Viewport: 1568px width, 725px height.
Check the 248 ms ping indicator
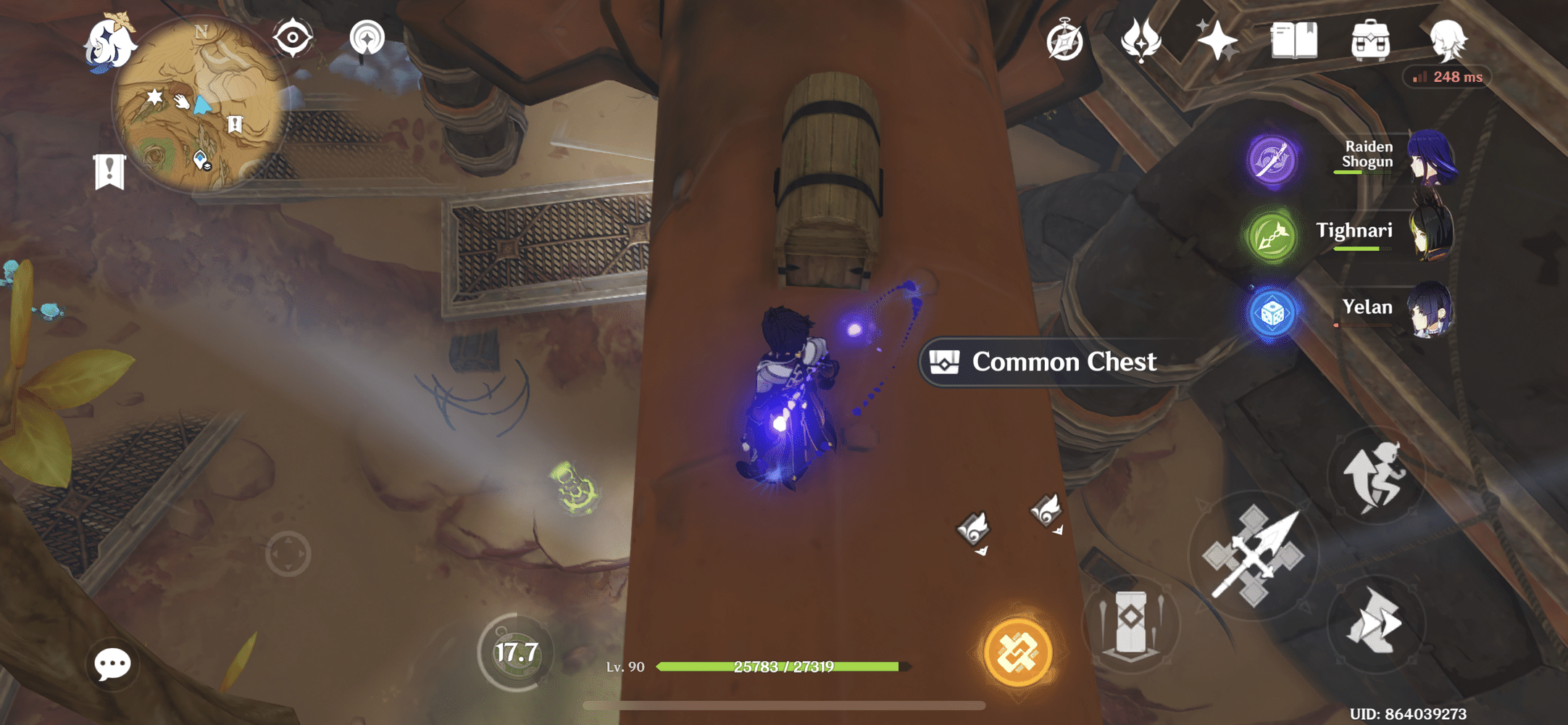coord(1446,77)
